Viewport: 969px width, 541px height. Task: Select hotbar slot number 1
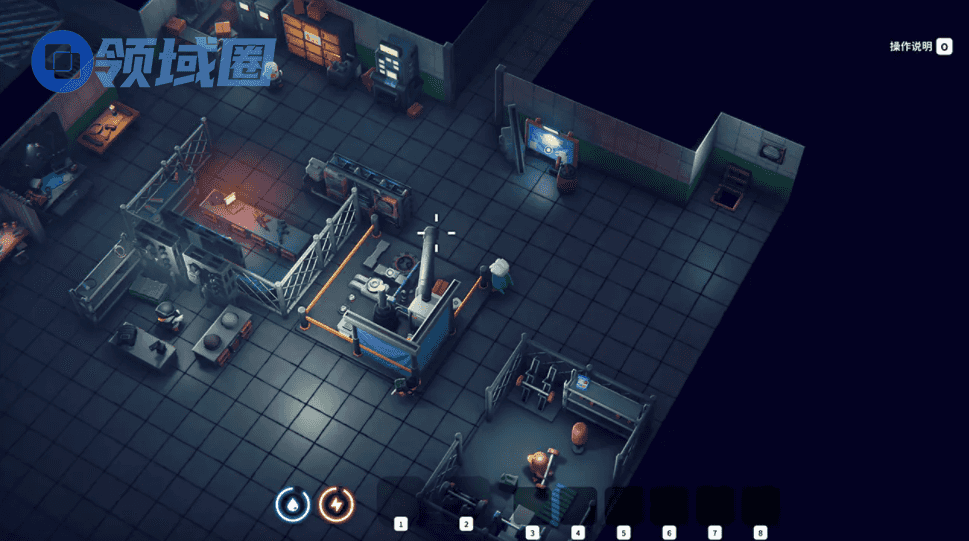pyautogui.click(x=401, y=501)
